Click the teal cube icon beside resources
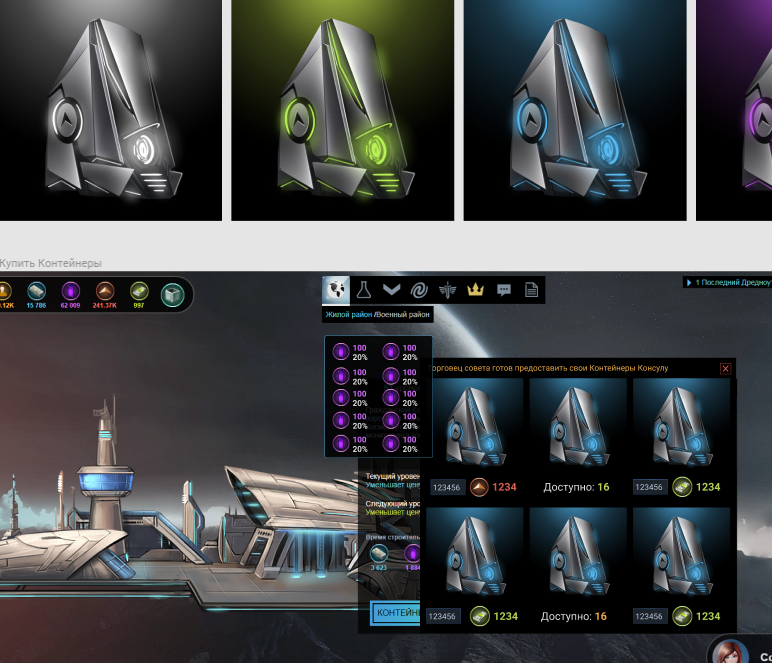772x663 pixels. click(x=173, y=295)
